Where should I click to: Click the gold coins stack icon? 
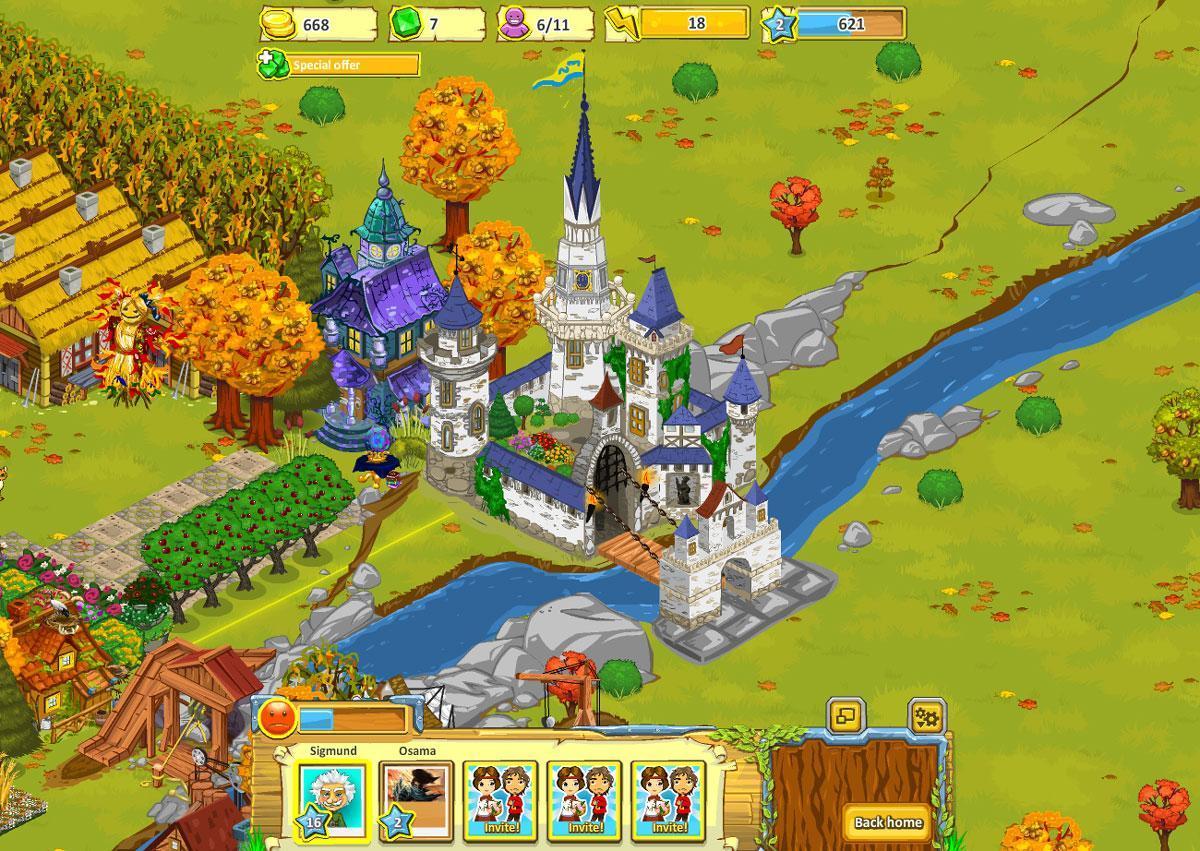[x=280, y=23]
